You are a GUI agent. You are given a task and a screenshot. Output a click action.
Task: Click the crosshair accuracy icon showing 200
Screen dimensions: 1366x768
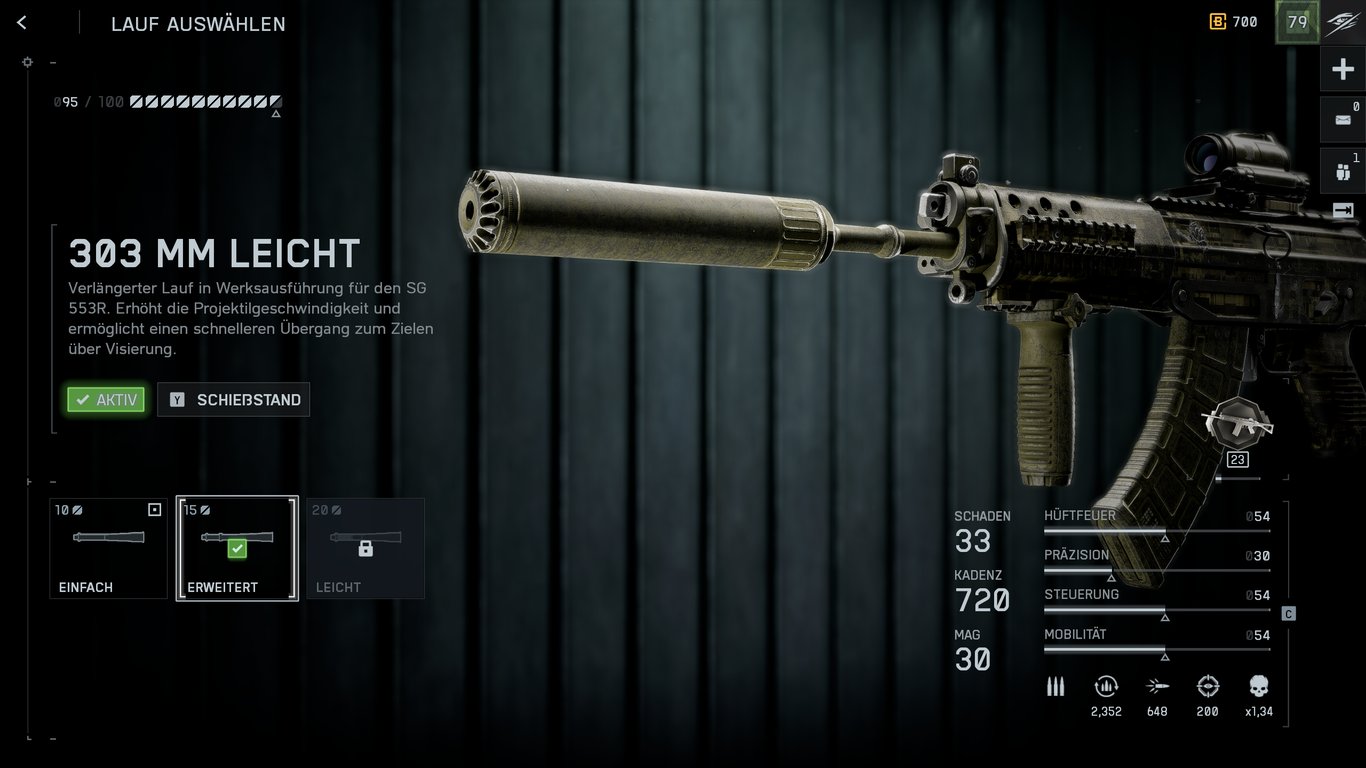[1207, 687]
